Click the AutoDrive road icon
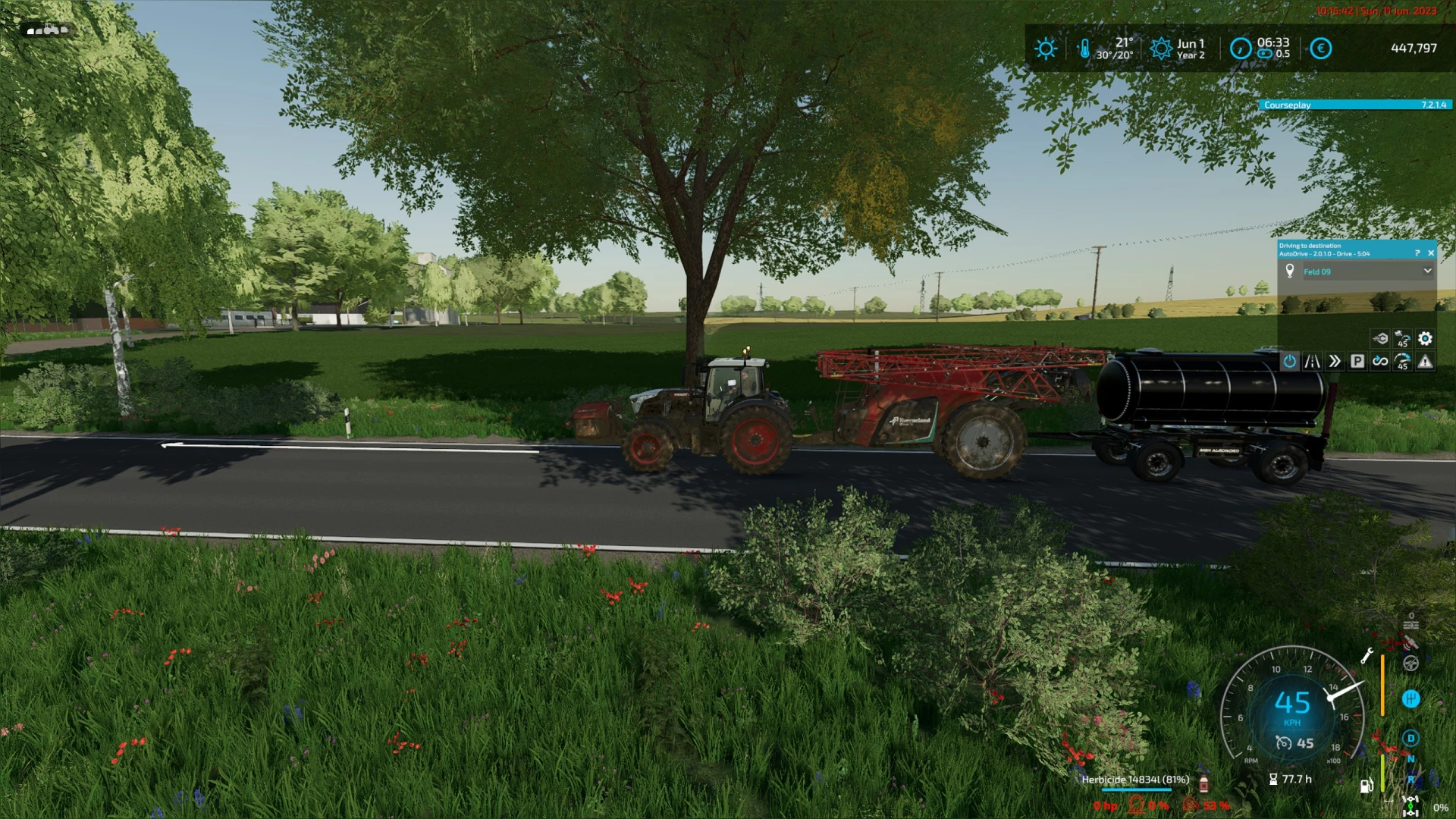The width and height of the screenshot is (1456, 819). (x=1312, y=362)
